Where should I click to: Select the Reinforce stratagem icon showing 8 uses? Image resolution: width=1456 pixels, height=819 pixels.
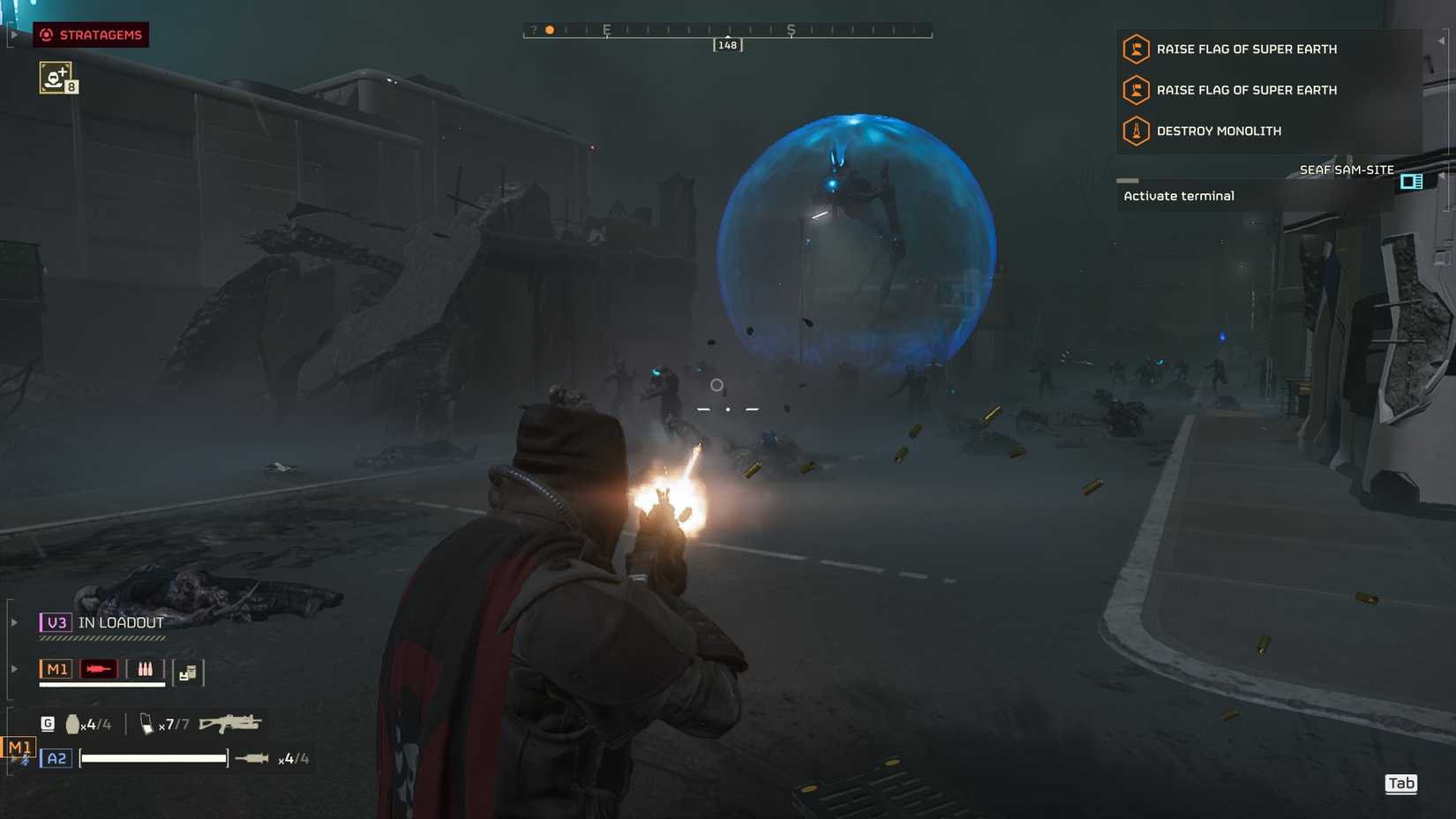click(56, 78)
